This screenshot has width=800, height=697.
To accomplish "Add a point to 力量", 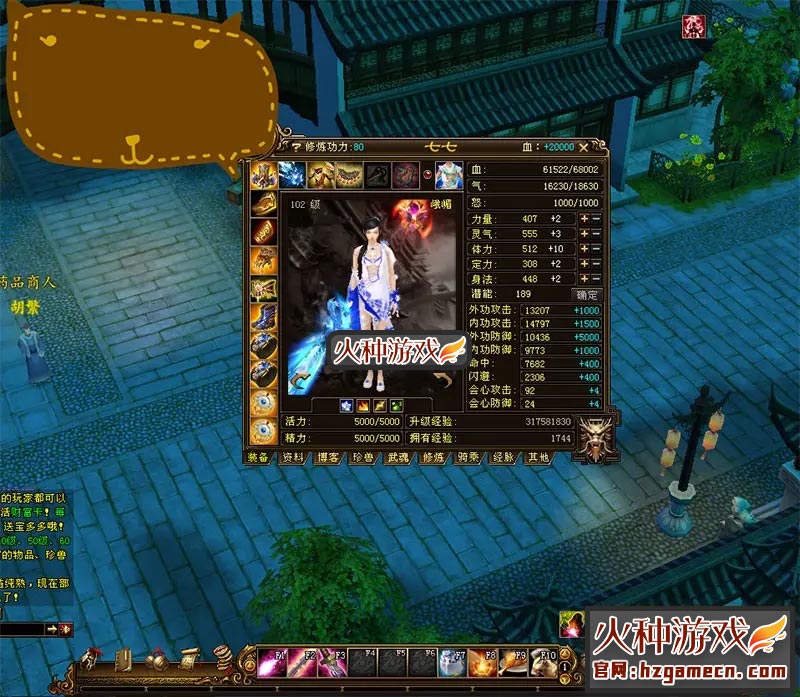I will coord(584,219).
